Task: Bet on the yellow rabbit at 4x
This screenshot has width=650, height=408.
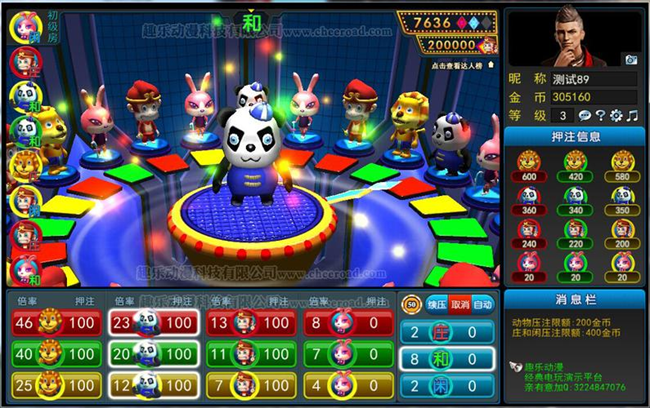Action: point(344,384)
